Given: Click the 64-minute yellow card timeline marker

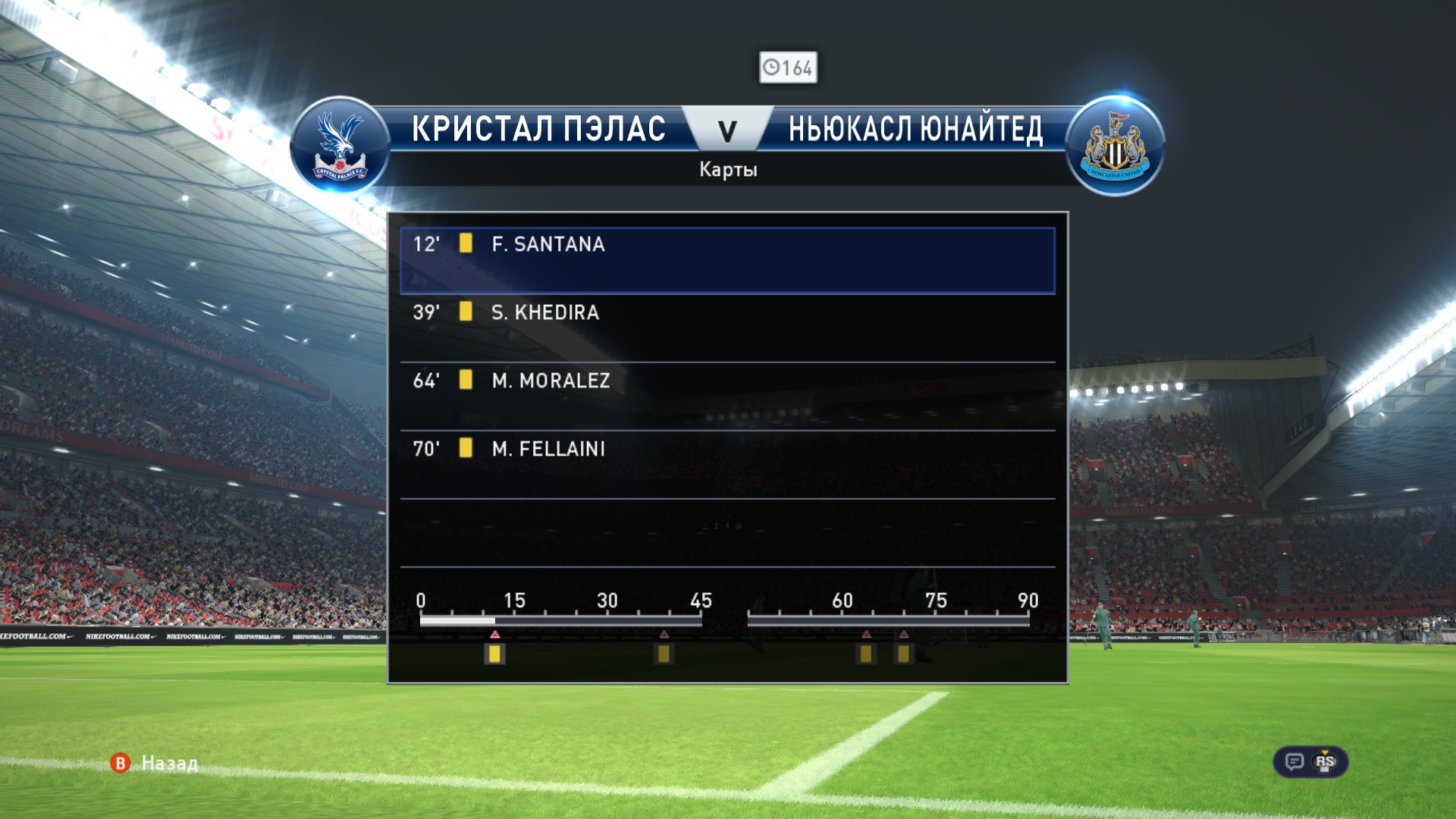Looking at the screenshot, I should (865, 654).
